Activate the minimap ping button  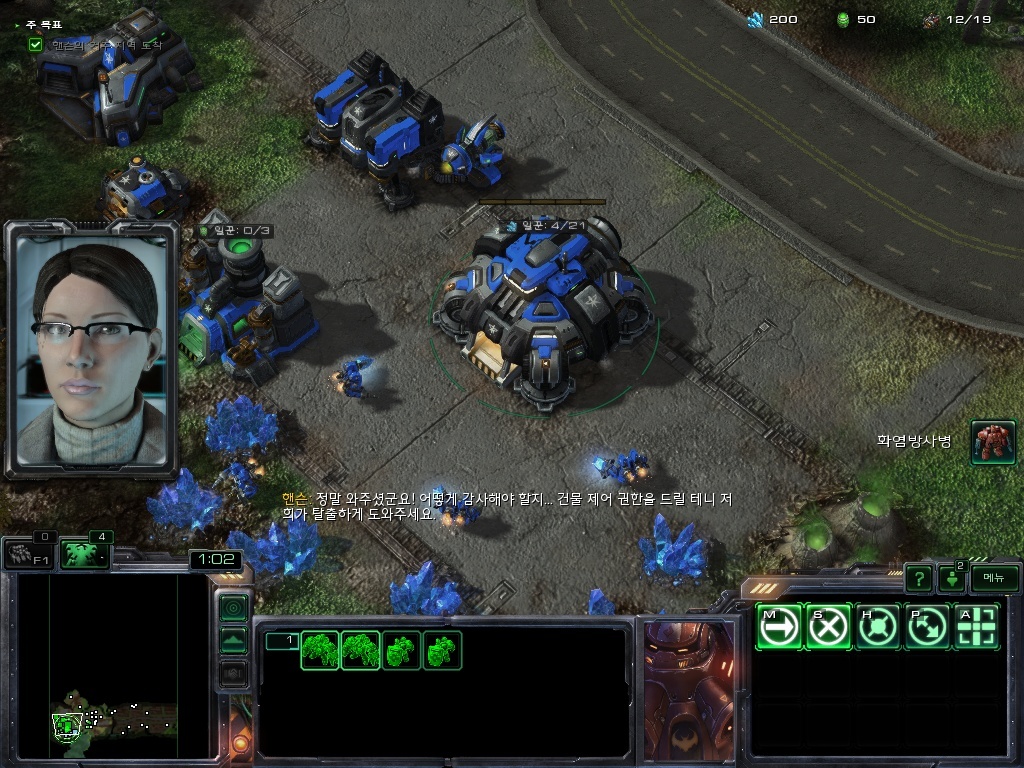tap(233, 607)
